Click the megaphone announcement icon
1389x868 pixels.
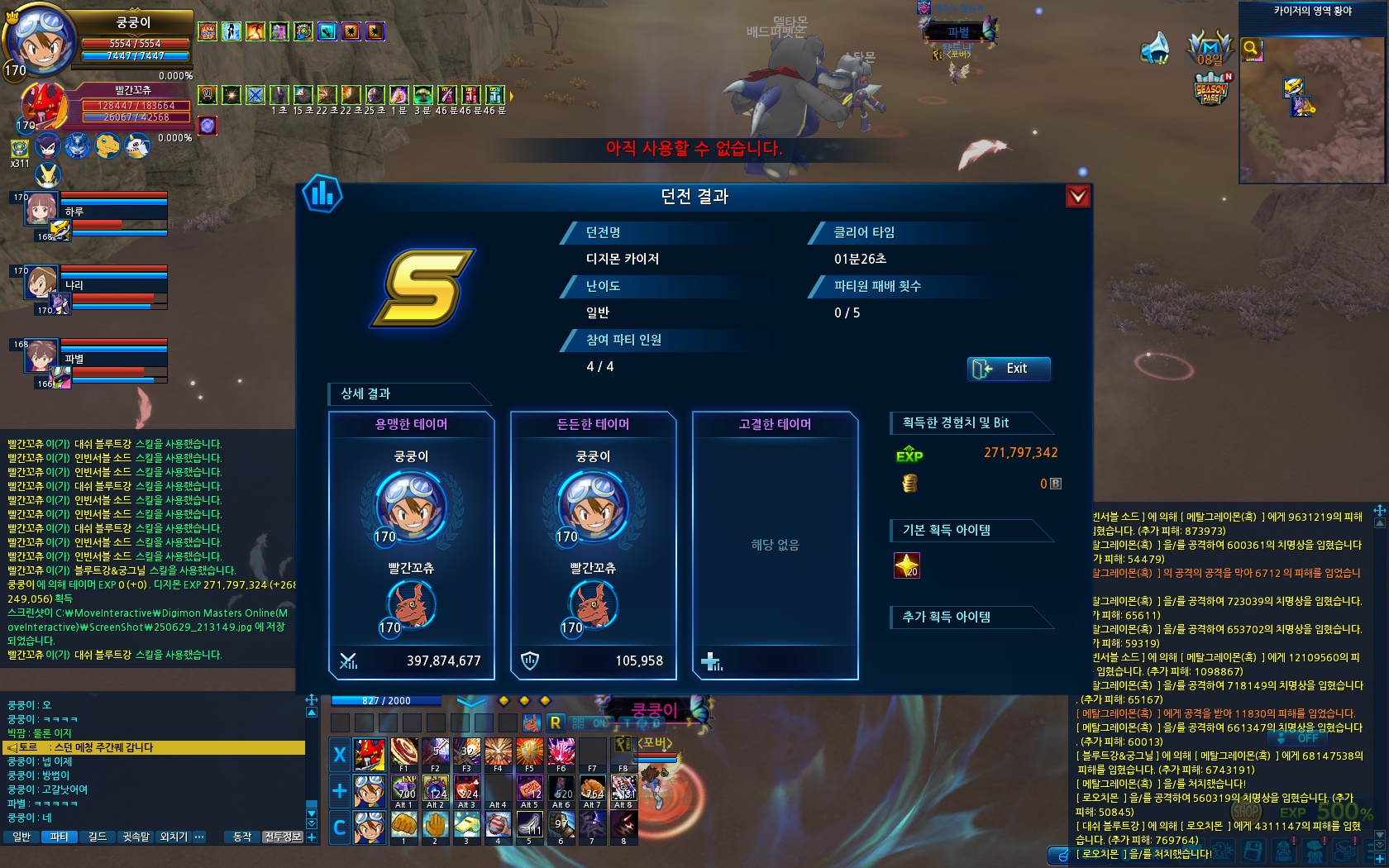coord(1155,49)
